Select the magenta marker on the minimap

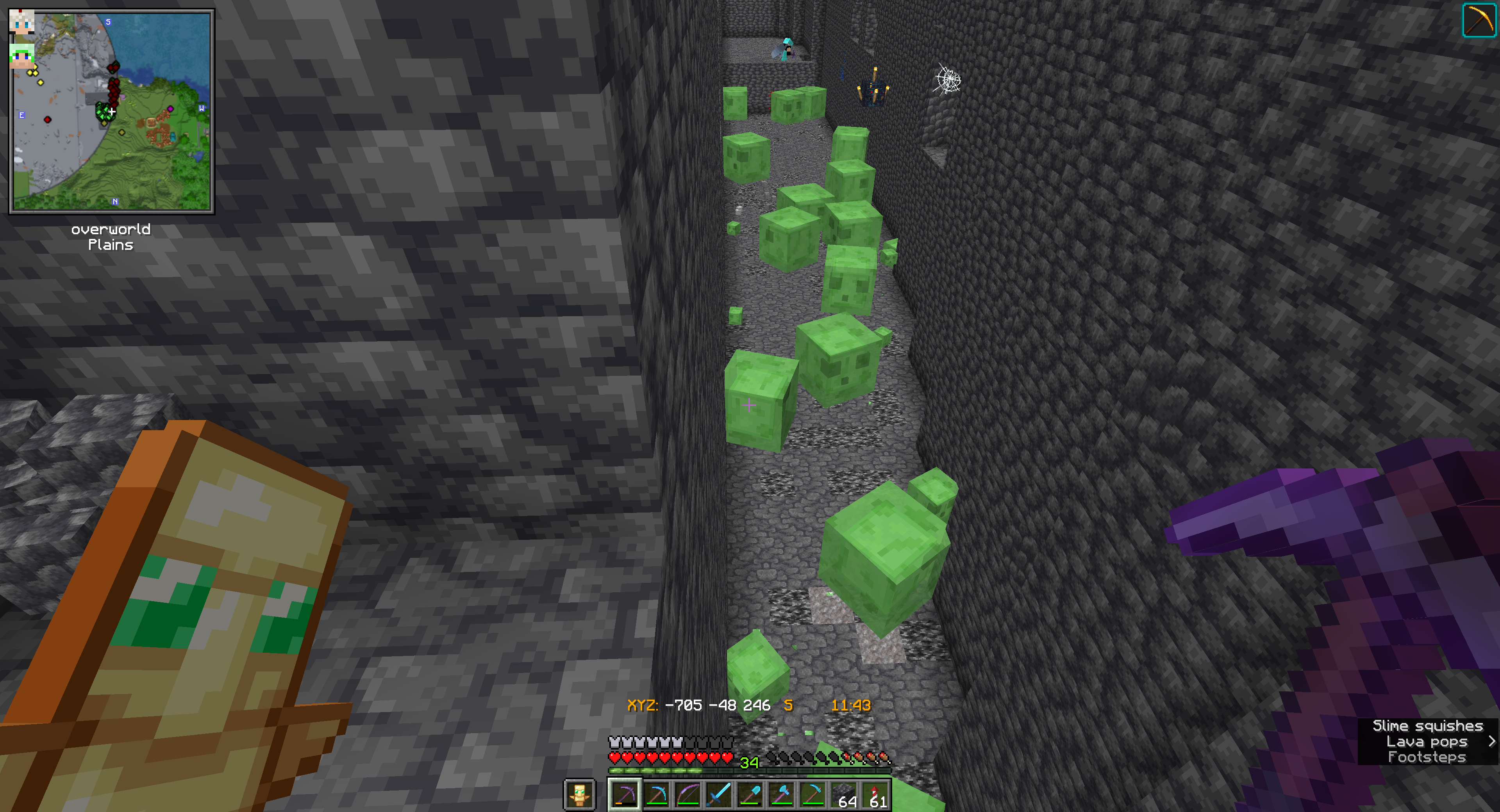point(170,109)
